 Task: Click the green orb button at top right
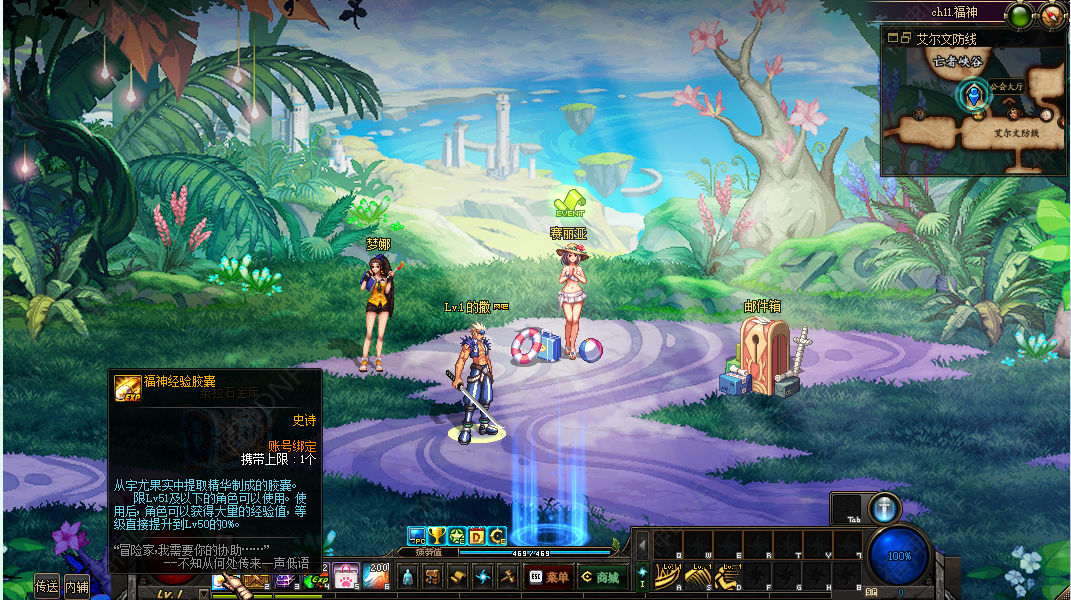pos(1019,15)
